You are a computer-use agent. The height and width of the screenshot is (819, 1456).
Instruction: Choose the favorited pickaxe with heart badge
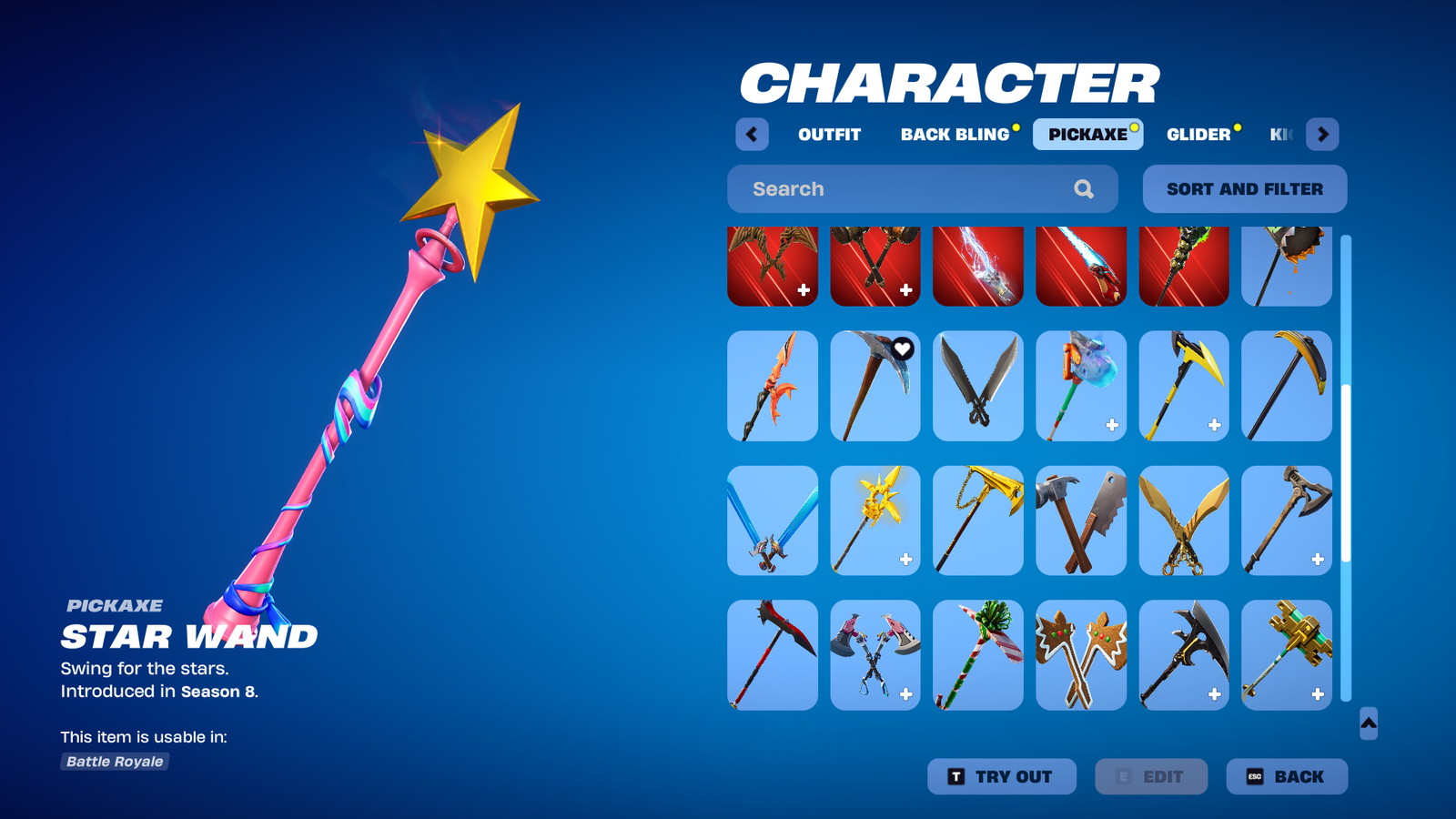point(875,386)
